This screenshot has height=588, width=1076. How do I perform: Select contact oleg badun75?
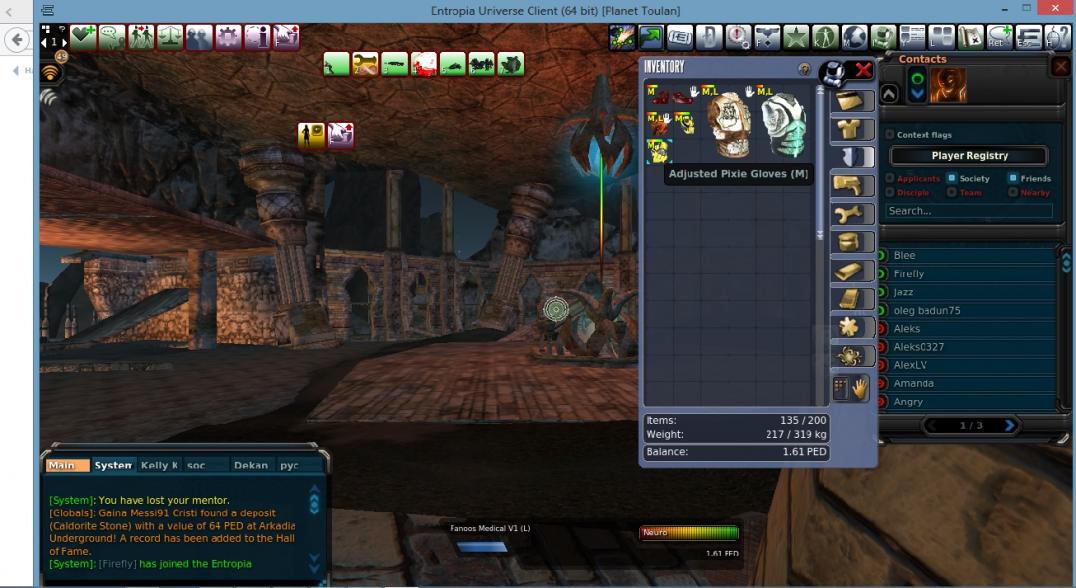926,310
